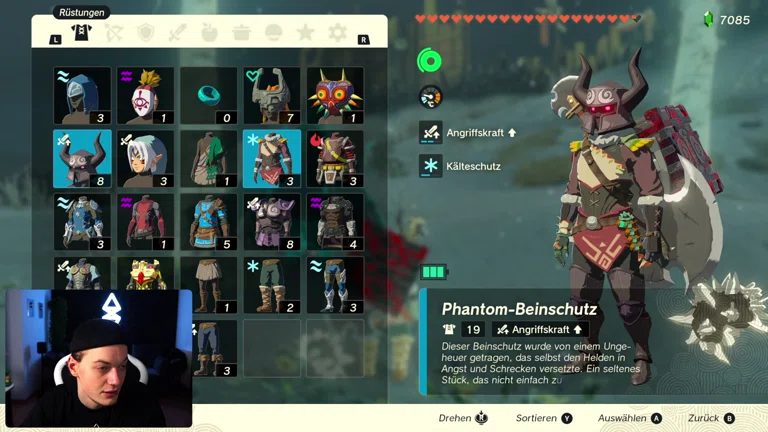Choose the white-haired Fierce Deity mask
768x432 pixels.
point(145,159)
